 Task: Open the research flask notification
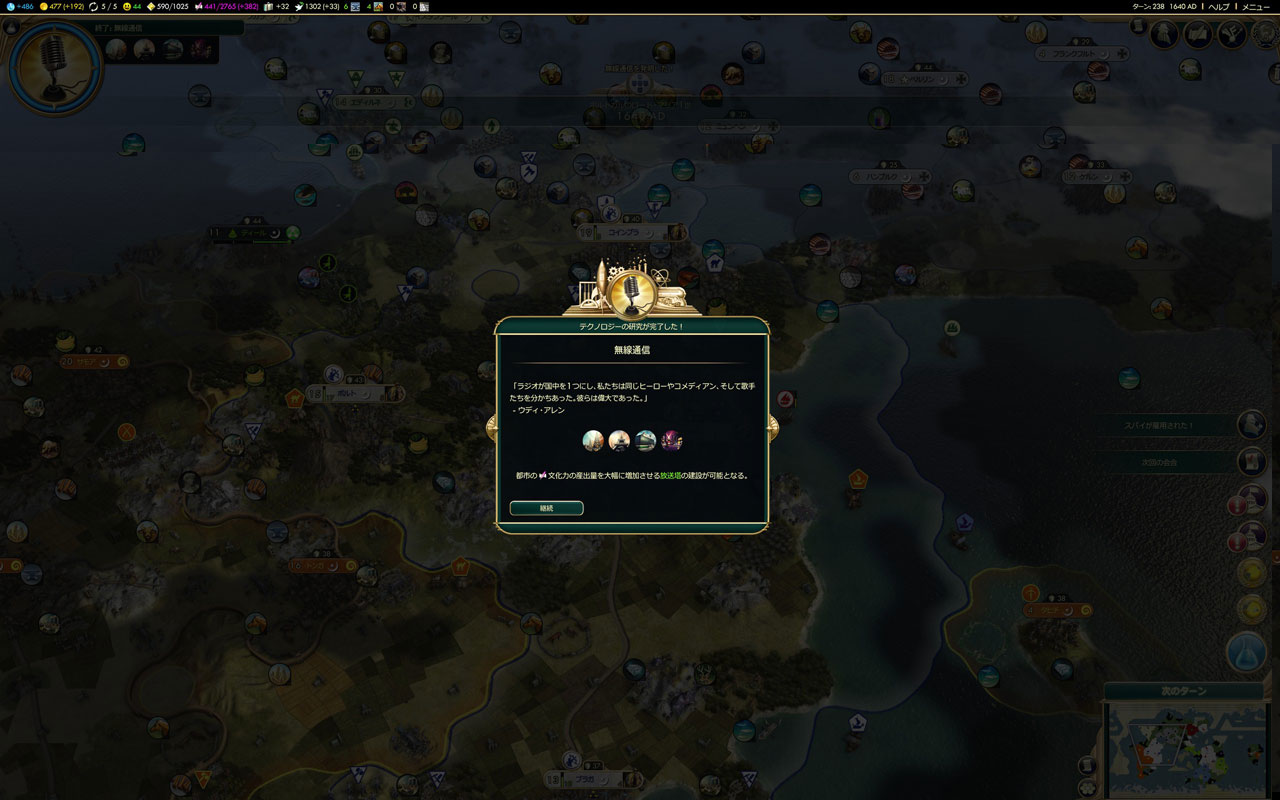tap(1247, 652)
